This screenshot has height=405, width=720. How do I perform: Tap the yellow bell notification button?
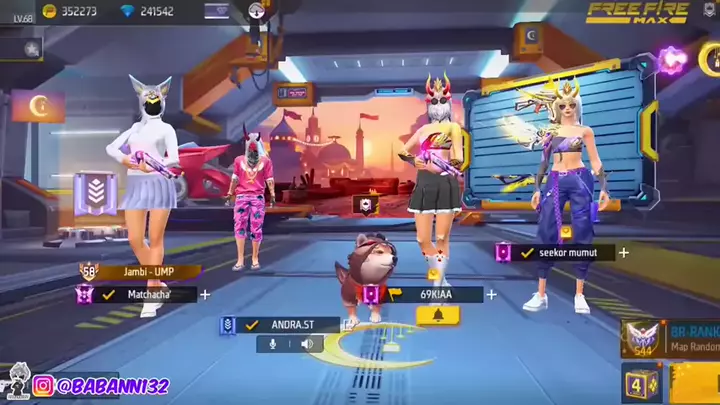[437, 315]
